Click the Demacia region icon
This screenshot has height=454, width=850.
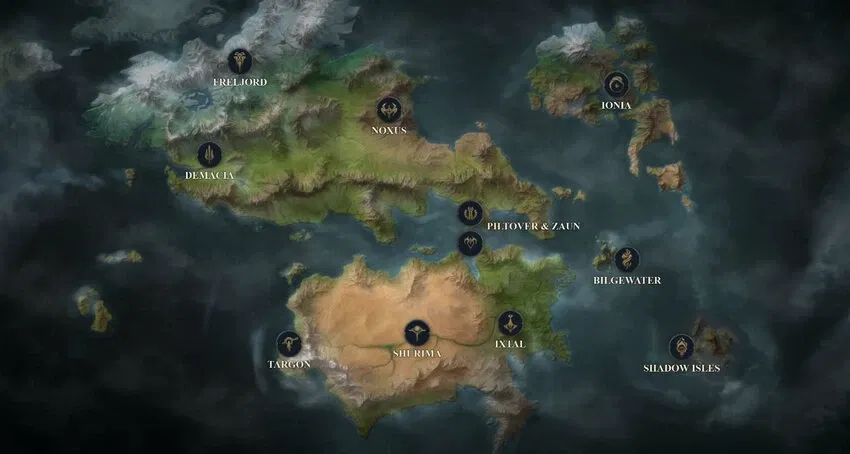point(209,154)
